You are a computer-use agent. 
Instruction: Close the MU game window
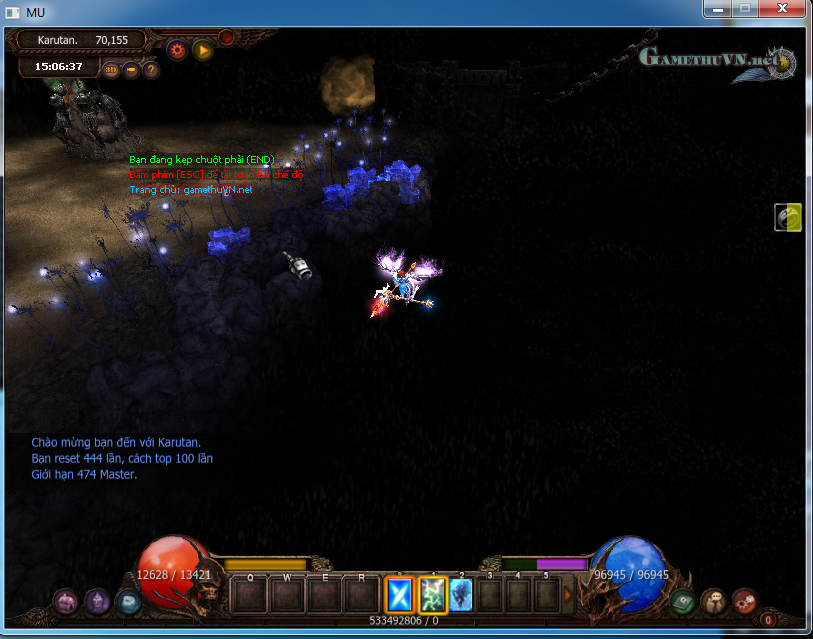coord(778,8)
